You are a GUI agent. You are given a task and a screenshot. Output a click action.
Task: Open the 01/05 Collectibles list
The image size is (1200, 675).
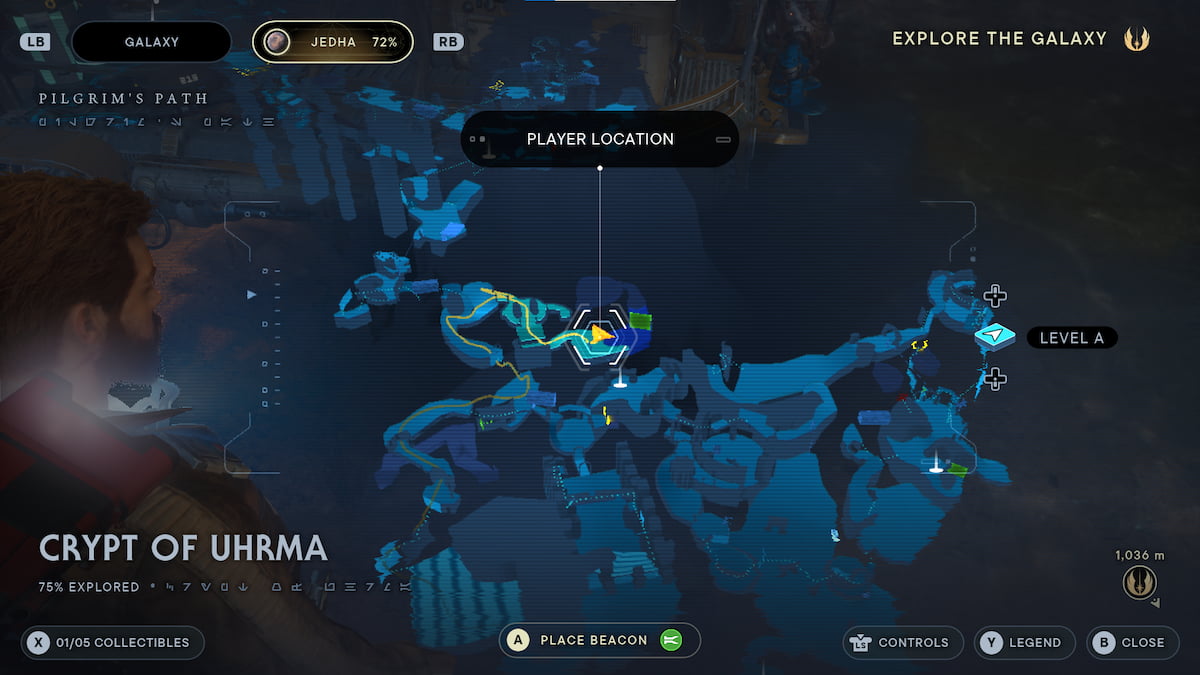pos(112,642)
